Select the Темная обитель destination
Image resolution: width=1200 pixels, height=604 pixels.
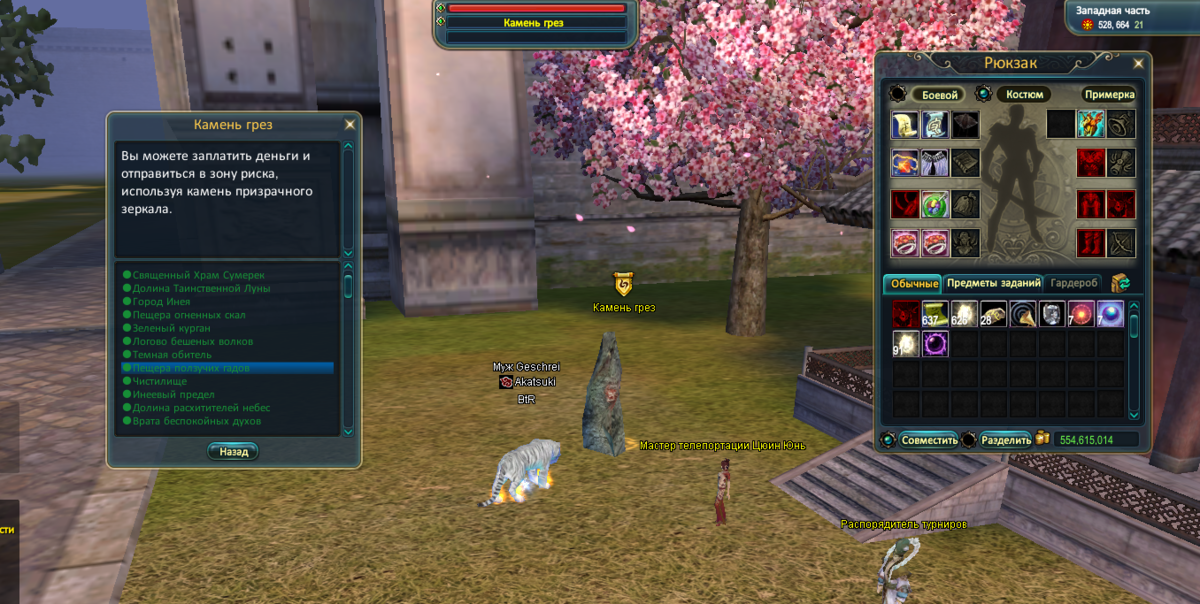point(171,355)
